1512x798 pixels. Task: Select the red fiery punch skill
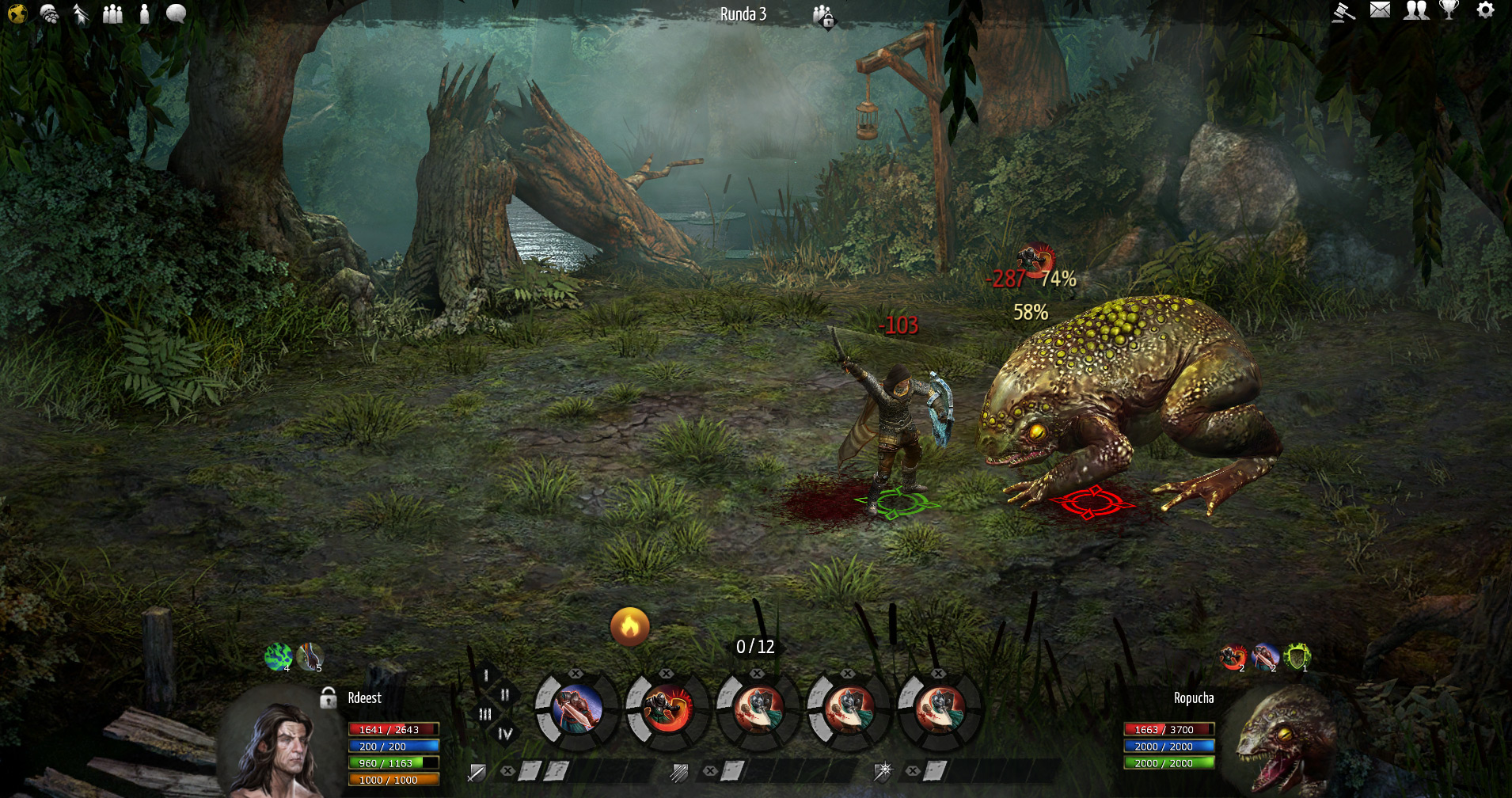[x=667, y=709]
